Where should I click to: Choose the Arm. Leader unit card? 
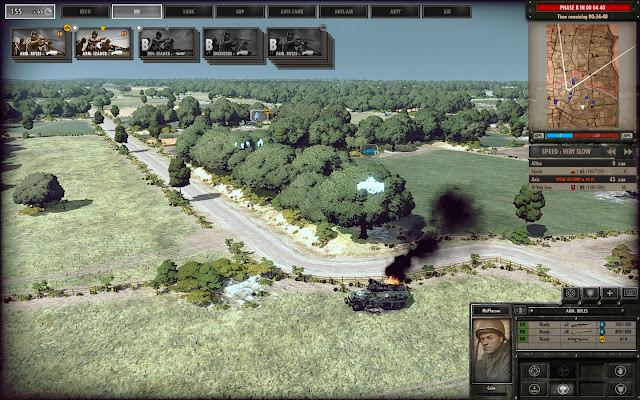tap(103, 43)
